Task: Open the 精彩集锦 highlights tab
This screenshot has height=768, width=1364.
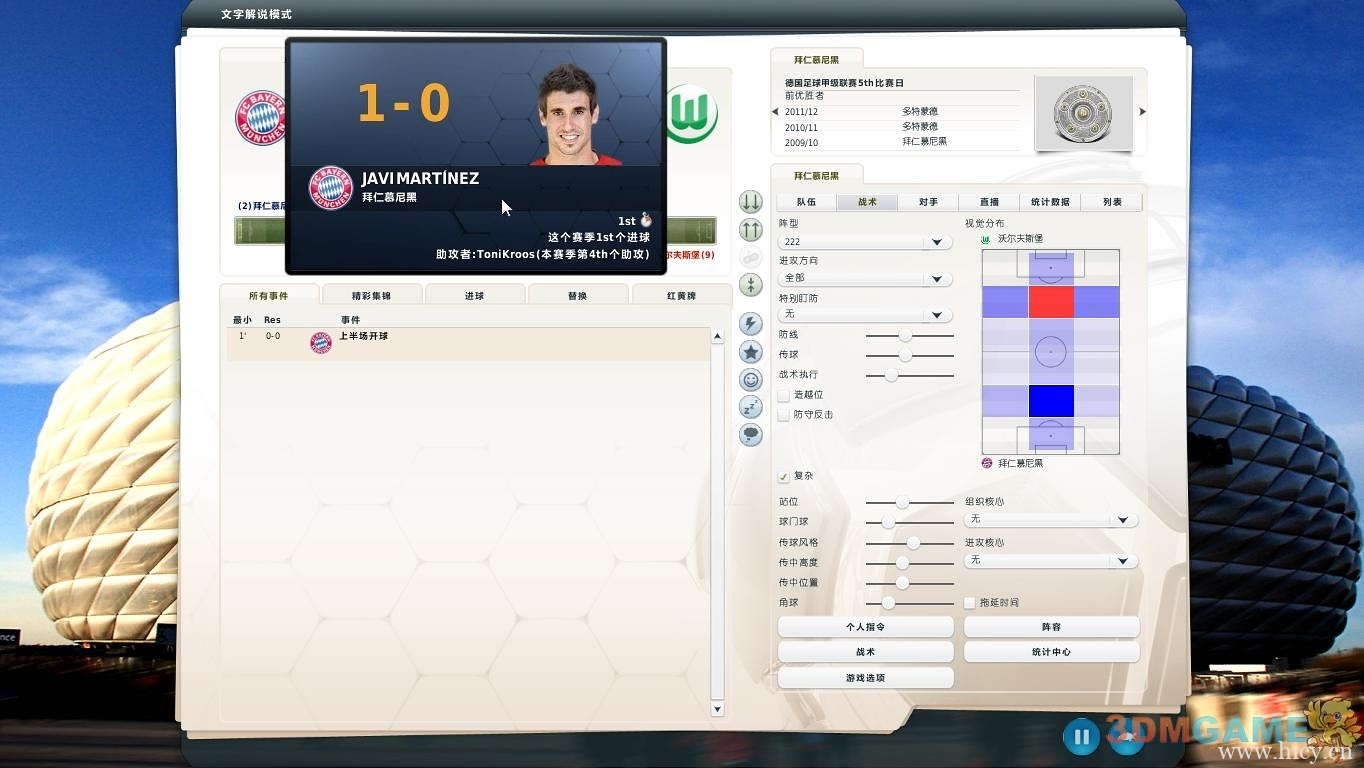Action: click(x=372, y=294)
